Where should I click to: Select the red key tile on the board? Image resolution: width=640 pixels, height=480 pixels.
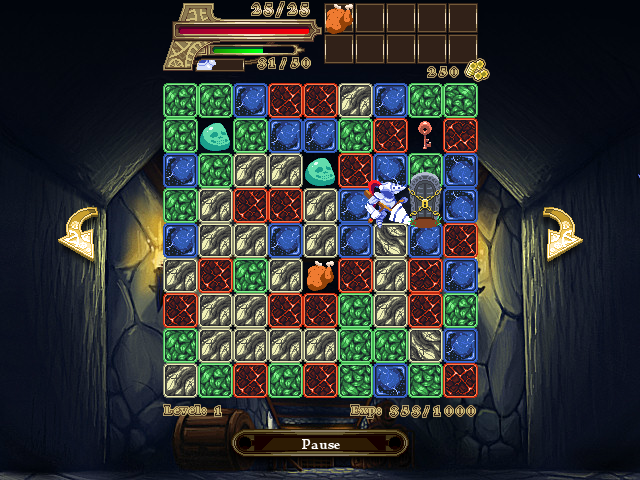pos(425,134)
